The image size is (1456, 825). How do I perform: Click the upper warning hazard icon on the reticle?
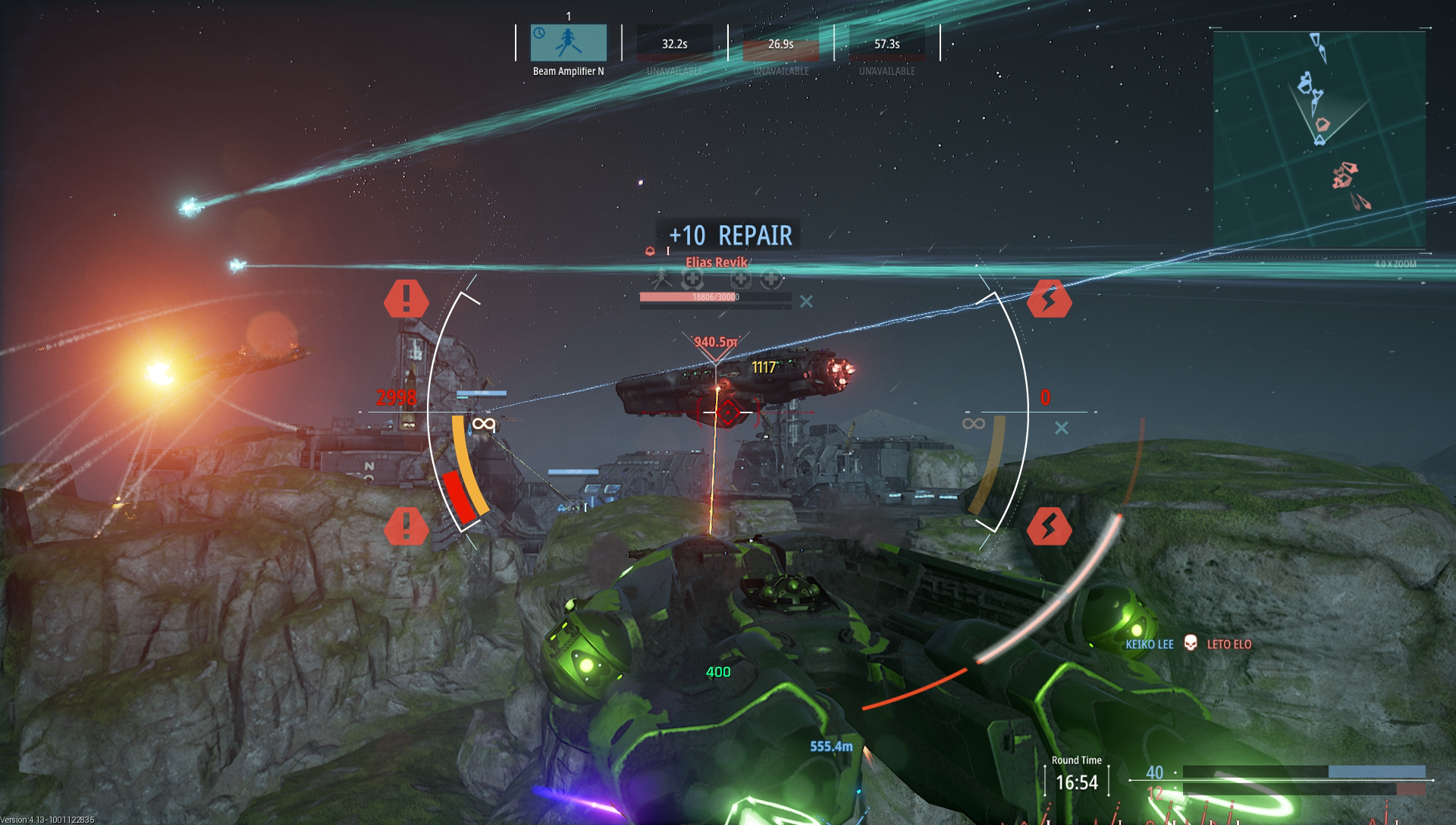pyautogui.click(x=407, y=299)
